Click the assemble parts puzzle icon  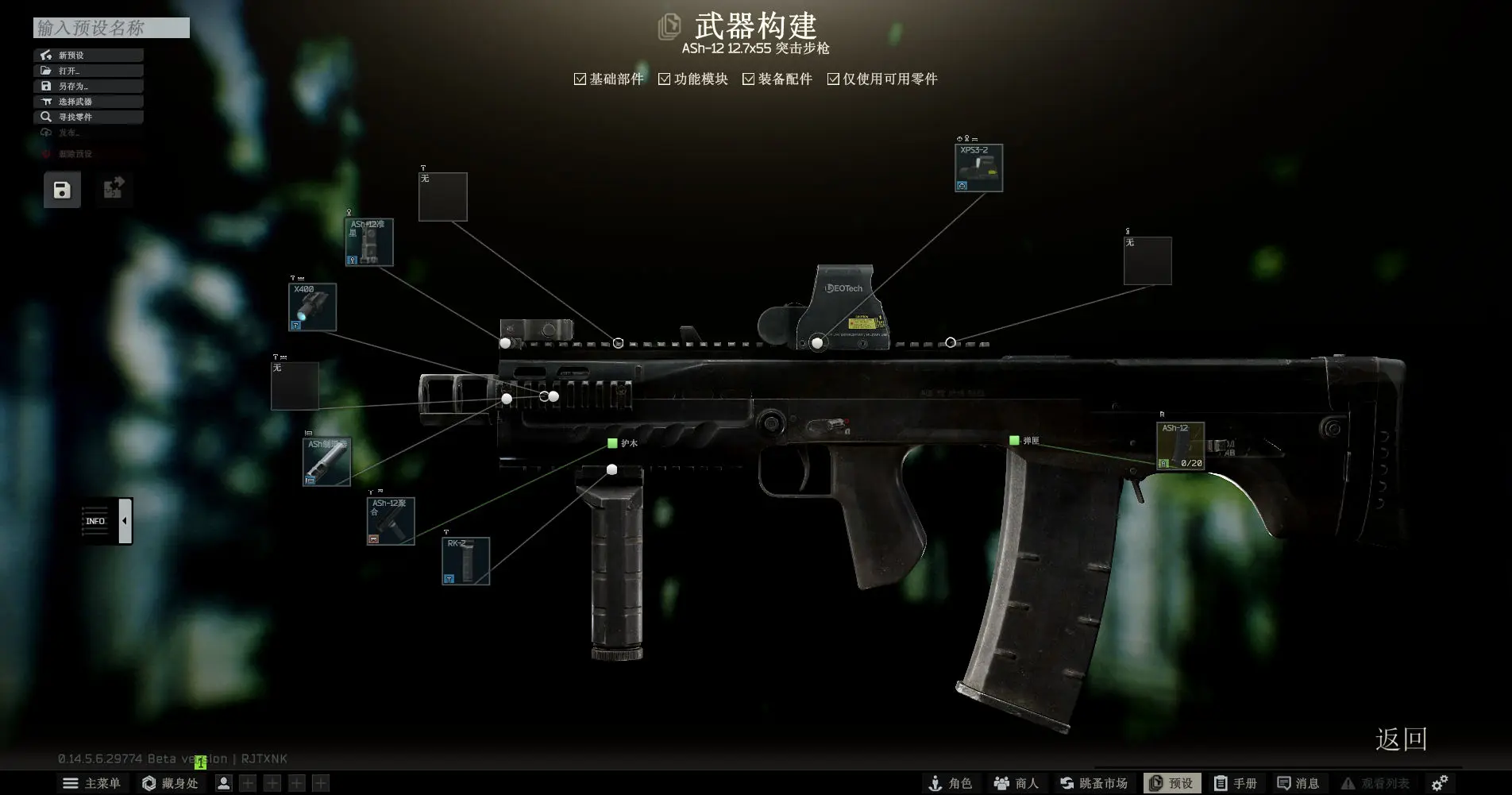tap(114, 189)
